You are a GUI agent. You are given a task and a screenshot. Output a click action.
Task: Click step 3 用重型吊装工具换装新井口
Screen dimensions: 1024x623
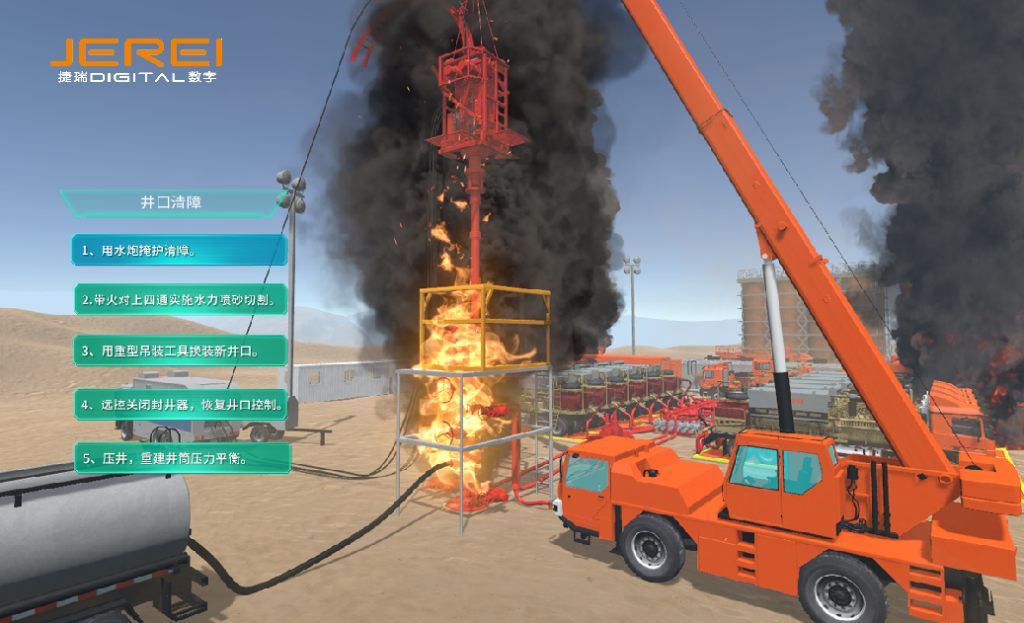tap(181, 351)
